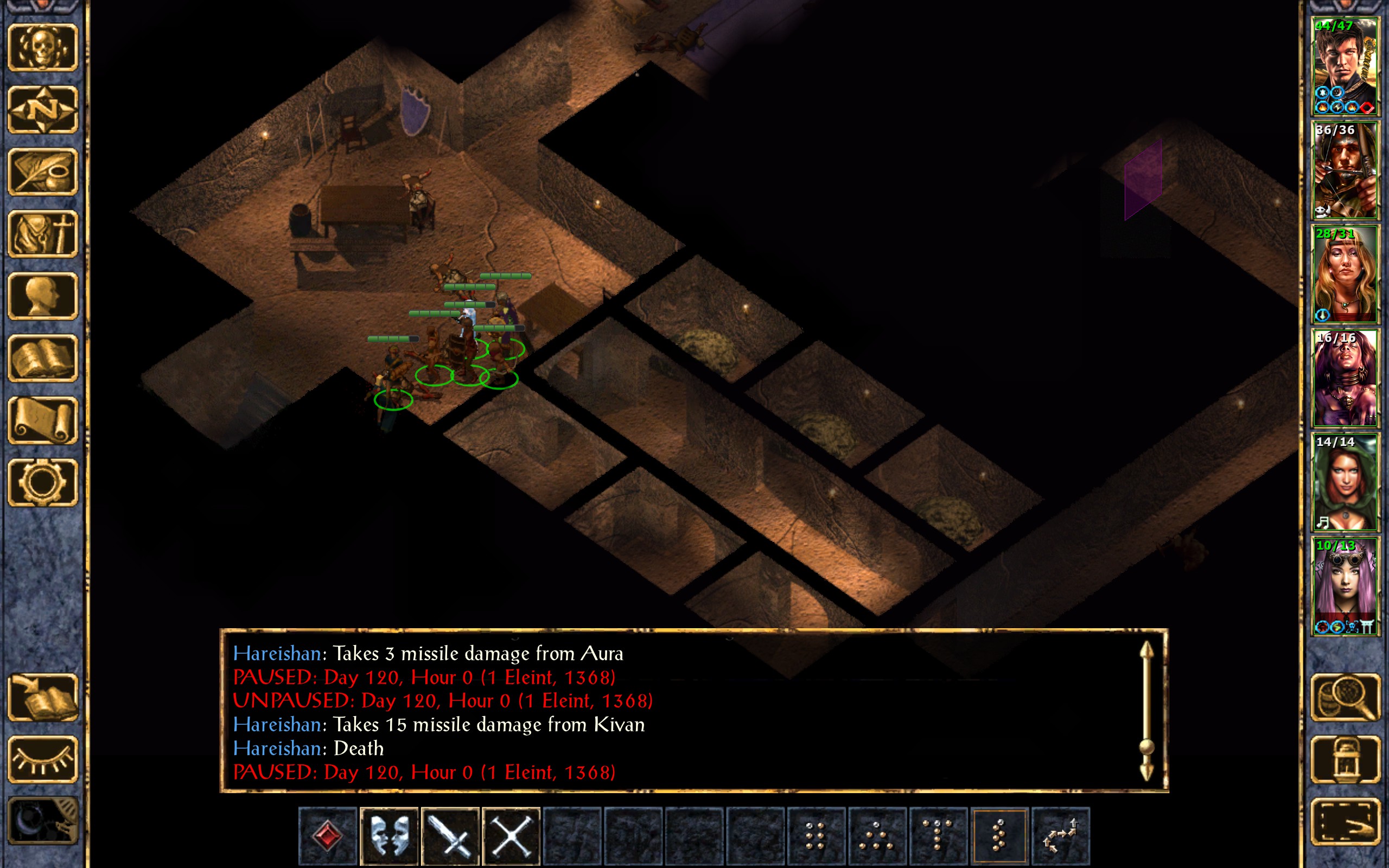
Task: Choose the masks talk action
Action: tap(389, 835)
